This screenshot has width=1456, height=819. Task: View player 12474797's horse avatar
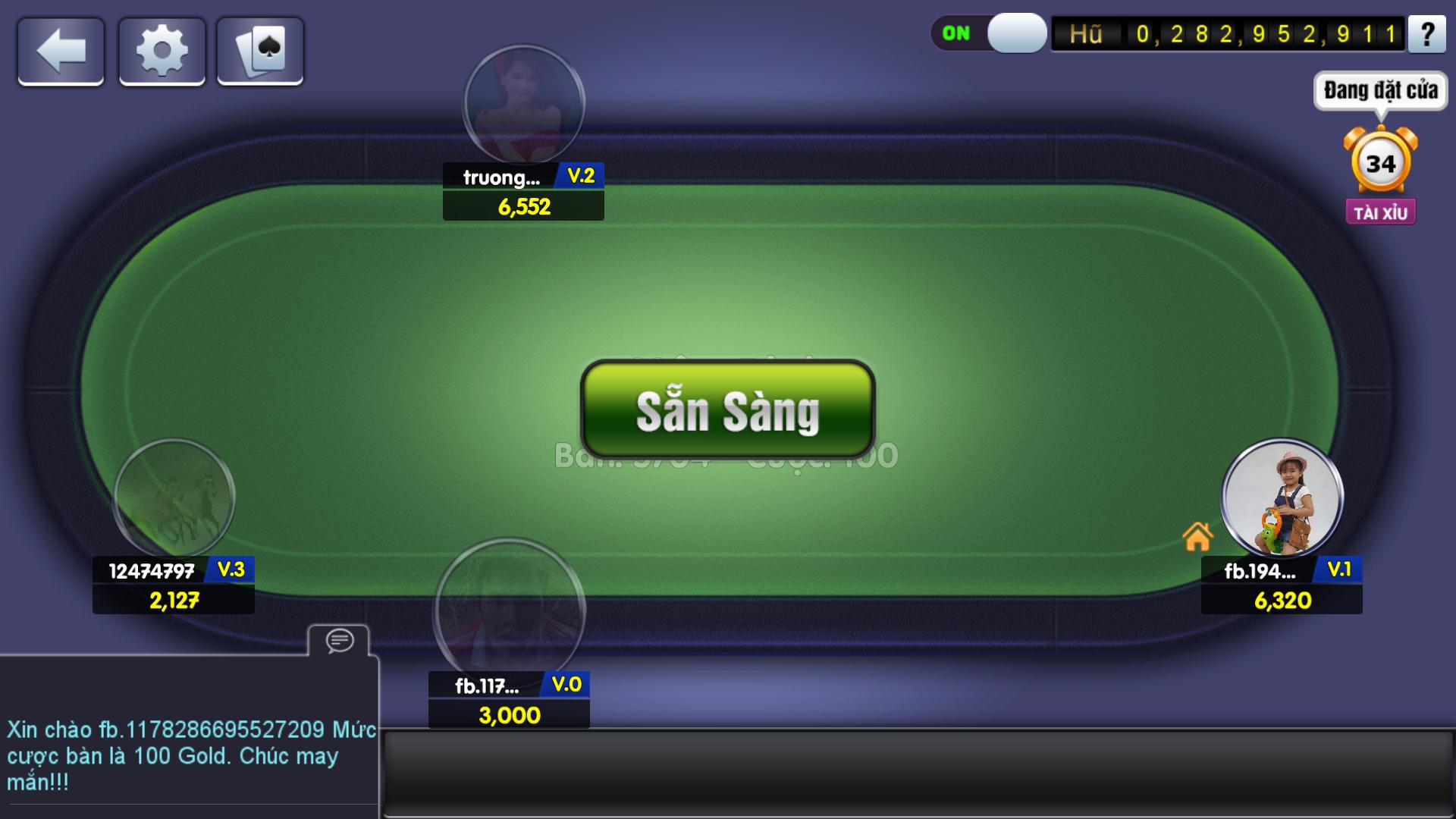coord(174,498)
